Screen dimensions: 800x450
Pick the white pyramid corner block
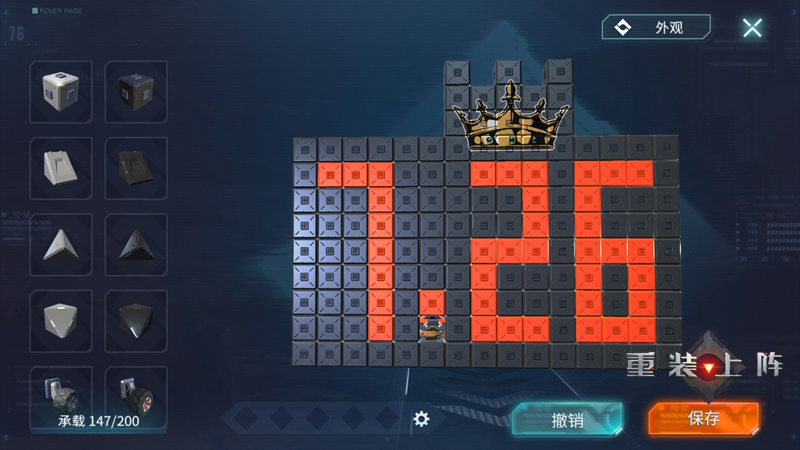(x=61, y=244)
